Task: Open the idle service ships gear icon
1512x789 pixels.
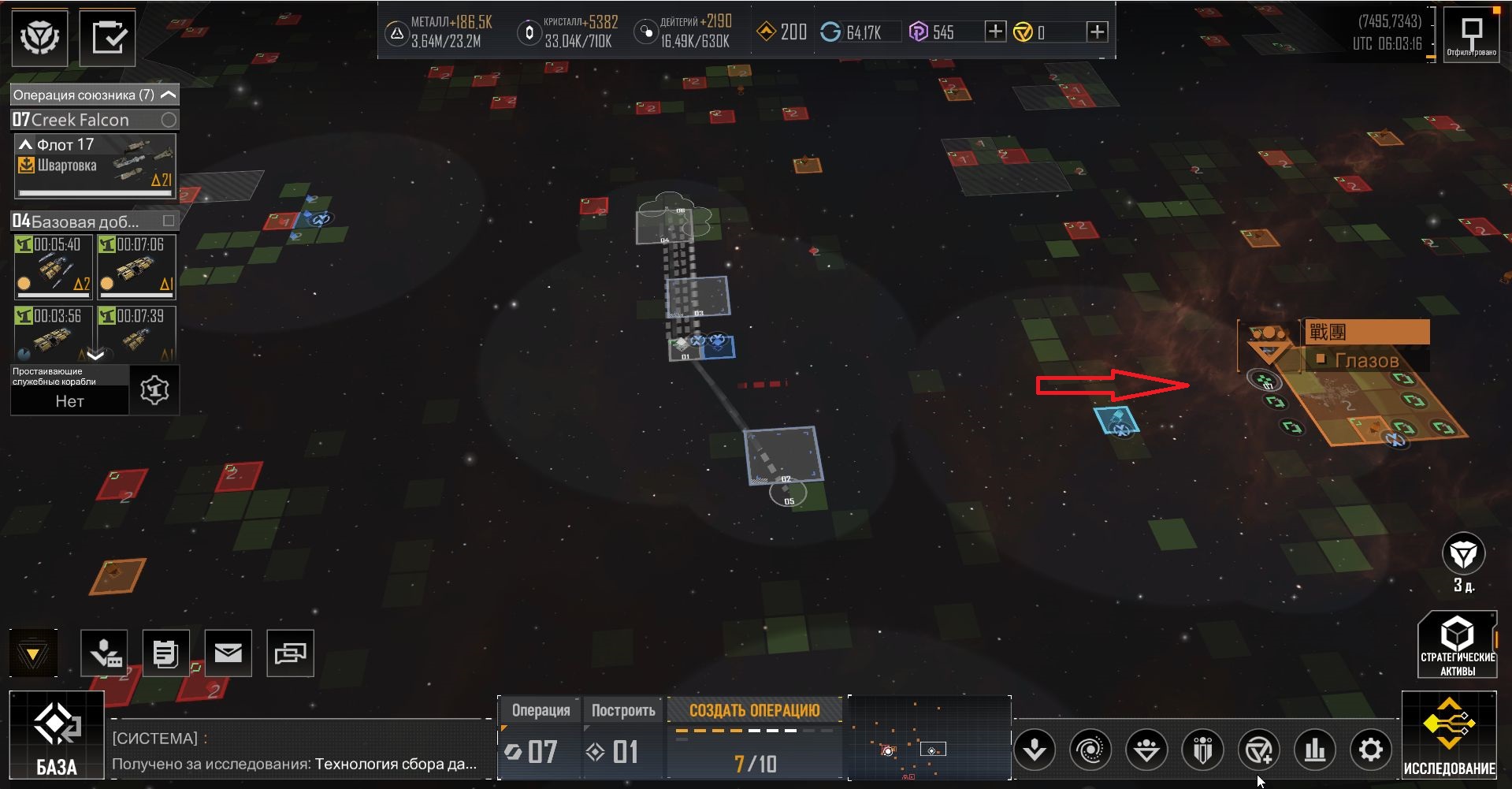Action: (154, 389)
